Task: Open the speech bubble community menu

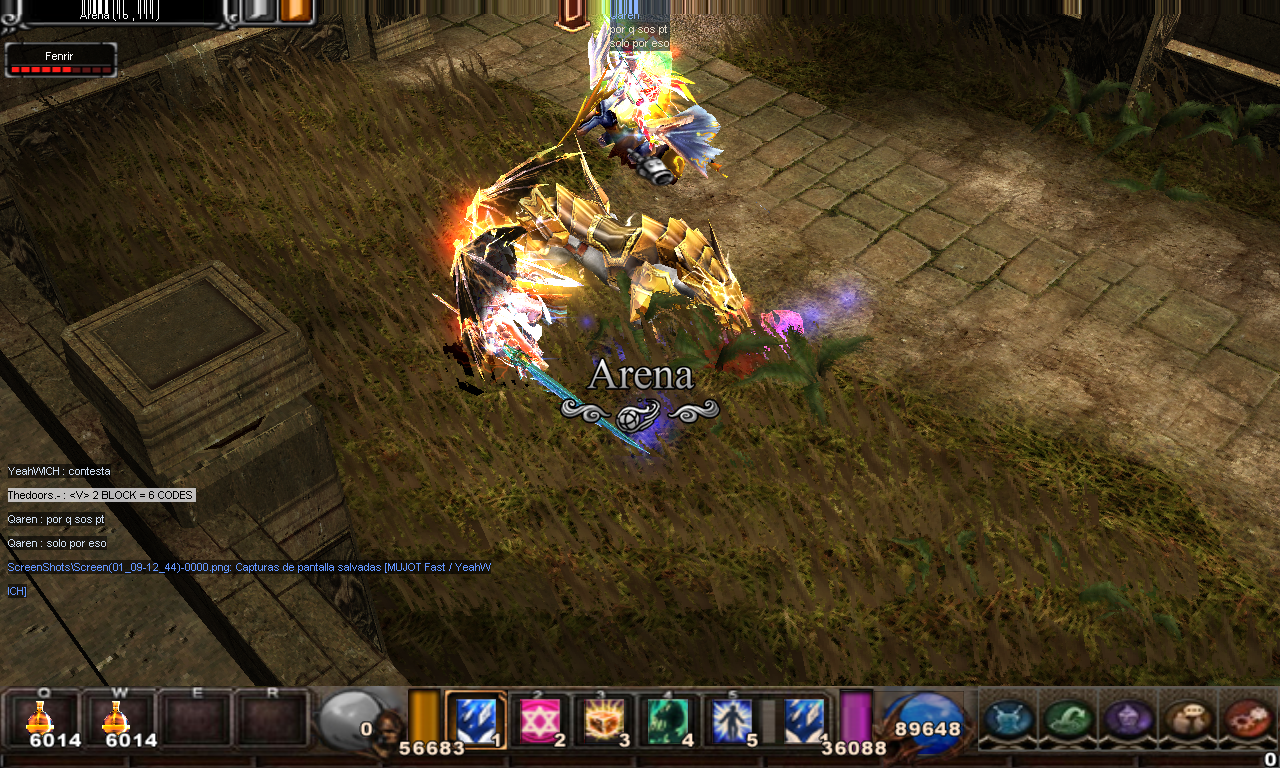Action: click(1187, 719)
